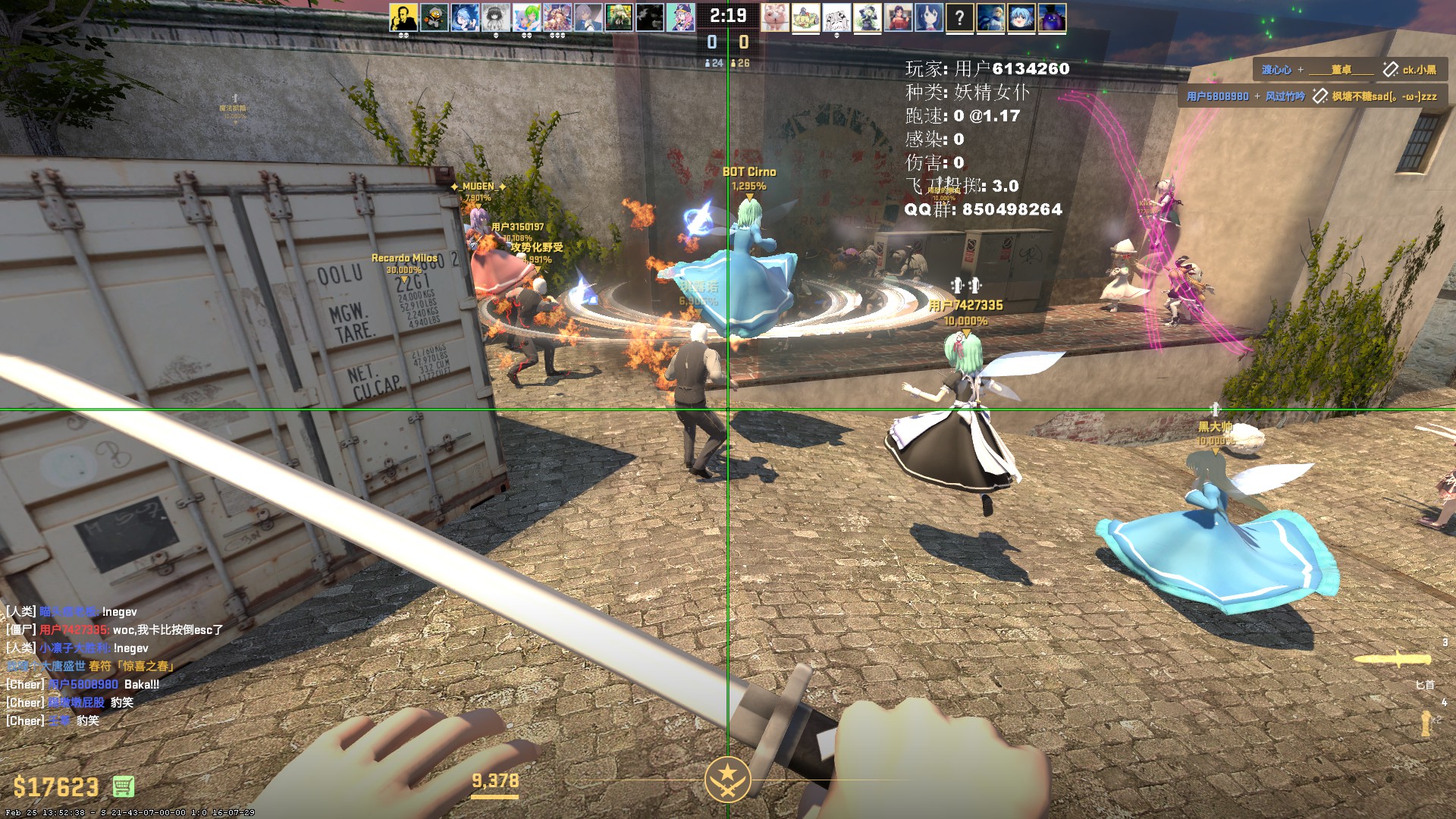Click the yellow pointing-man player avatar

click(x=403, y=17)
